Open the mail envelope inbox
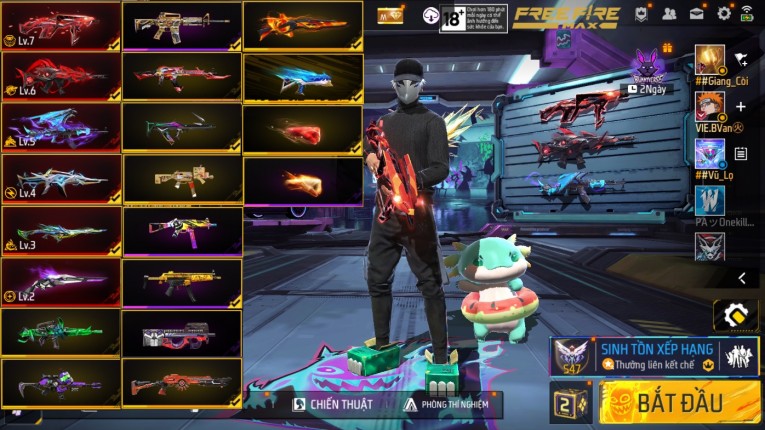The image size is (765, 430). [x=696, y=14]
